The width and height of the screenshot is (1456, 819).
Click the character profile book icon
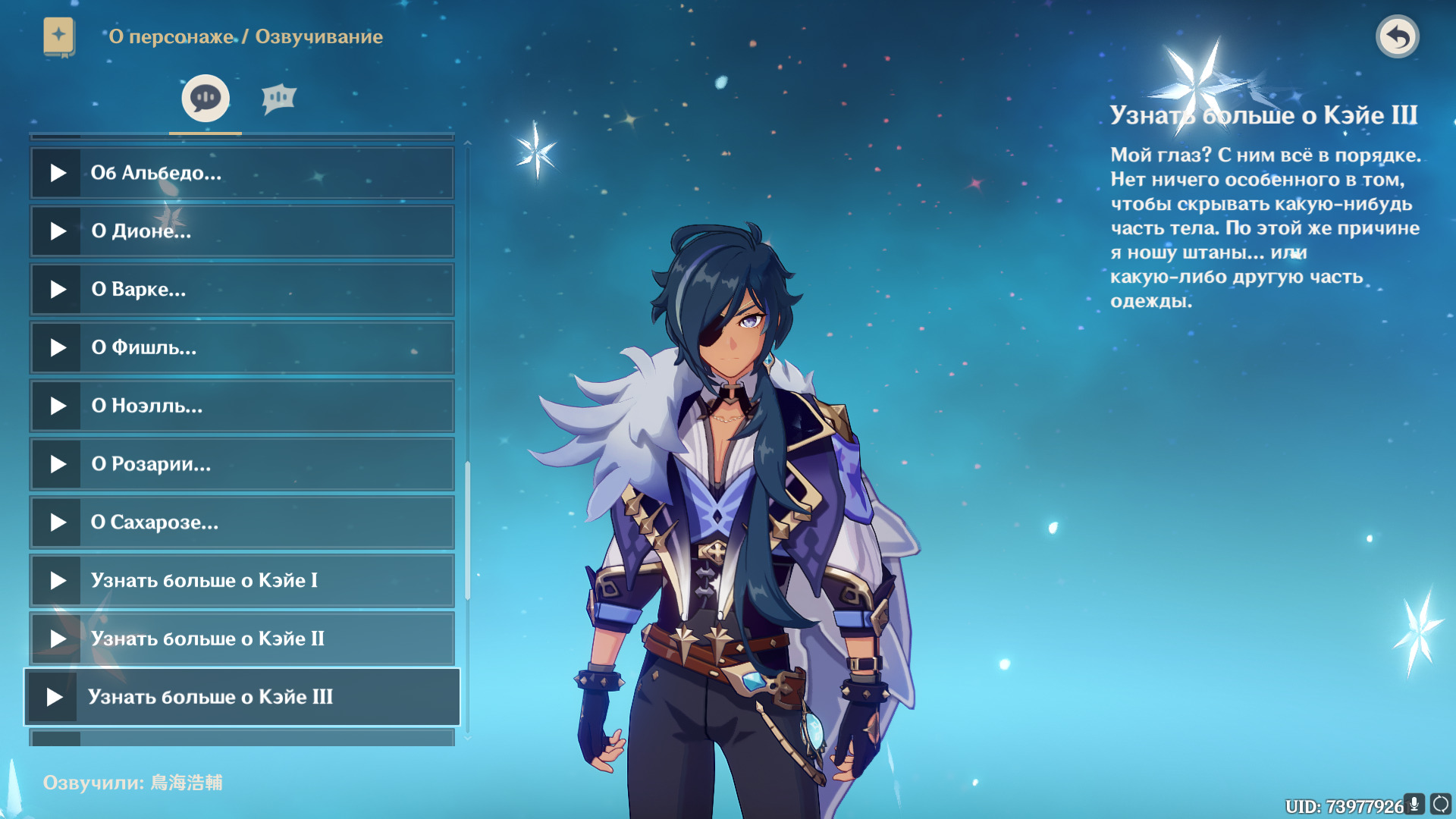click(59, 36)
